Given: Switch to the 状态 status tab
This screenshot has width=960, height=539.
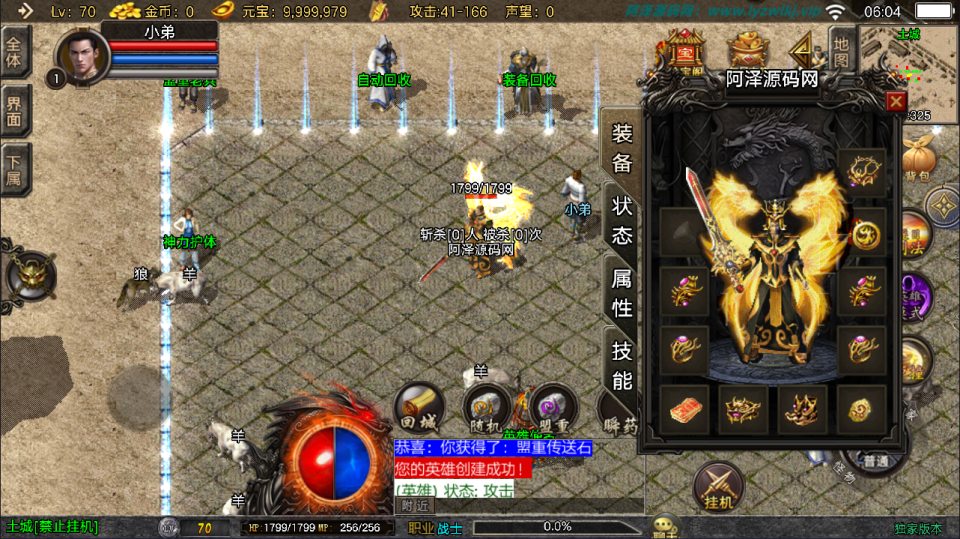Looking at the screenshot, I should pyautogui.click(x=621, y=220).
